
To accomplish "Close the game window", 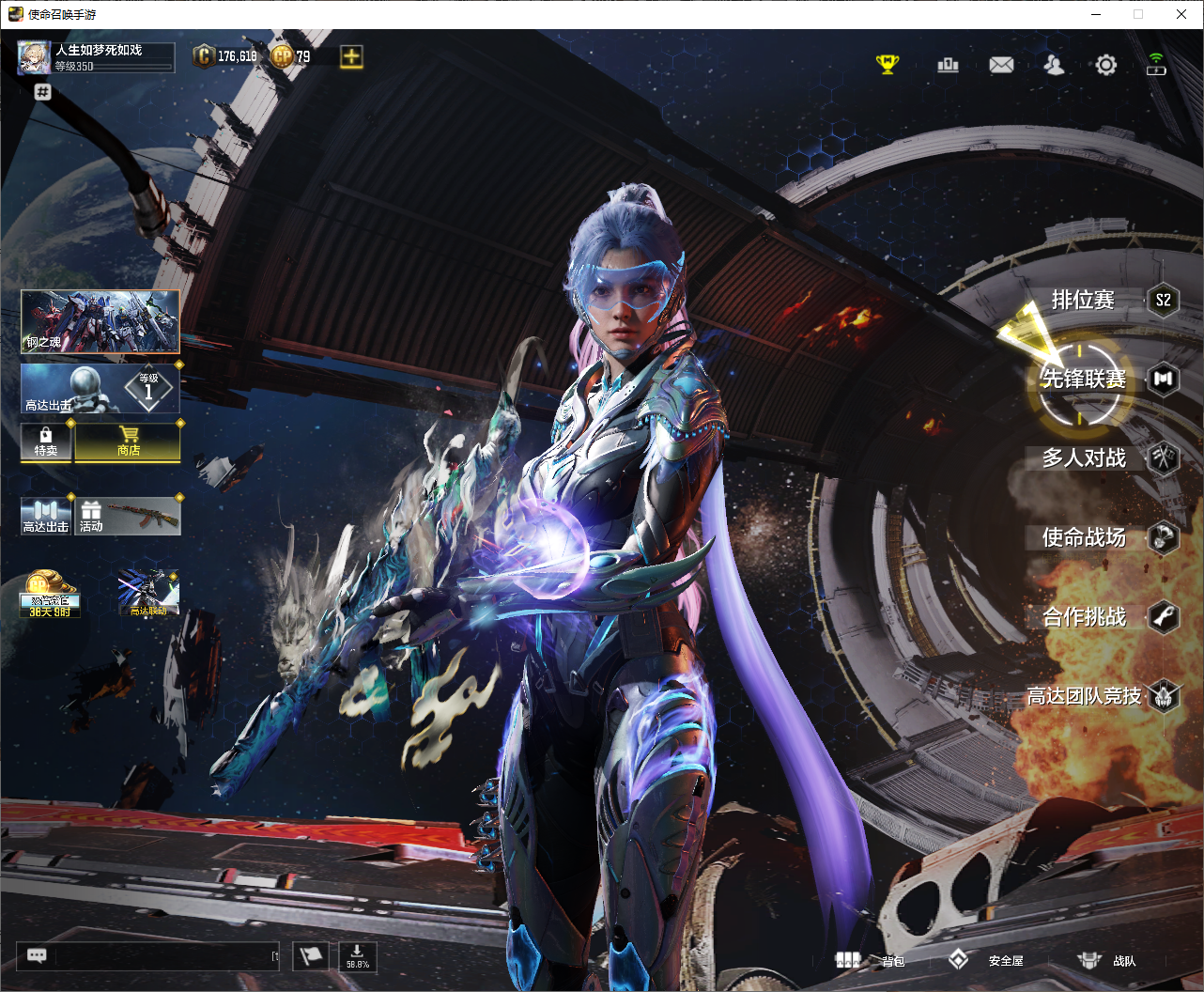I will pyautogui.click(x=1181, y=14).
